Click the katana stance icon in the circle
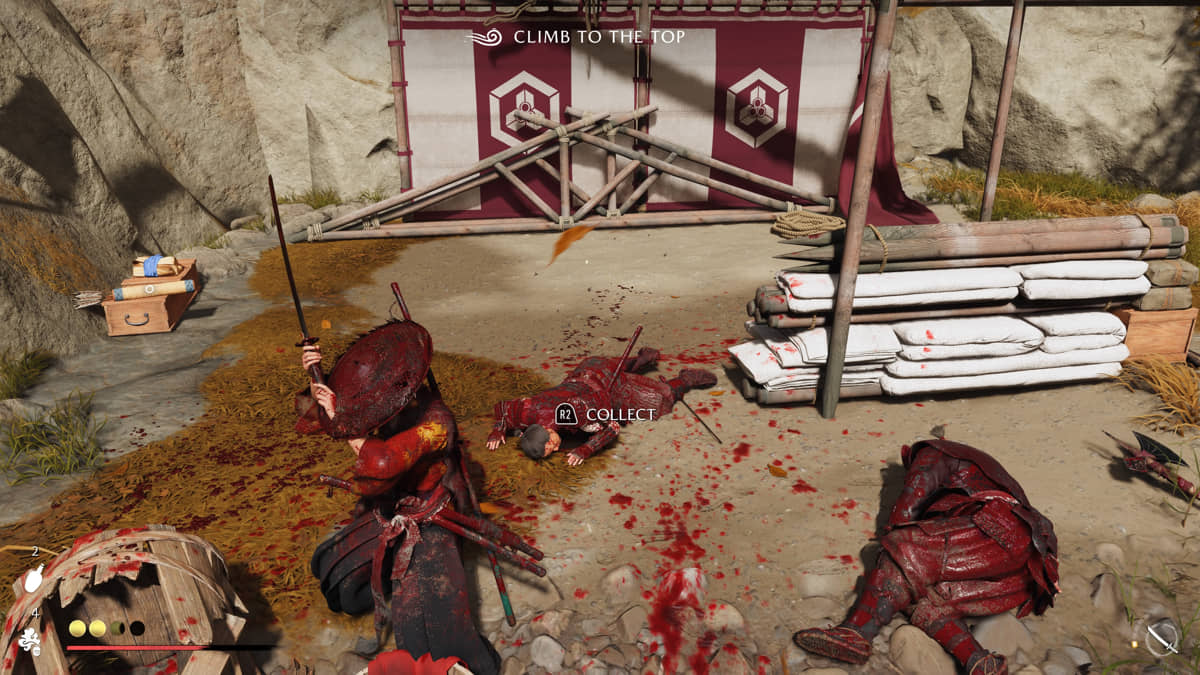 point(1161,637)
